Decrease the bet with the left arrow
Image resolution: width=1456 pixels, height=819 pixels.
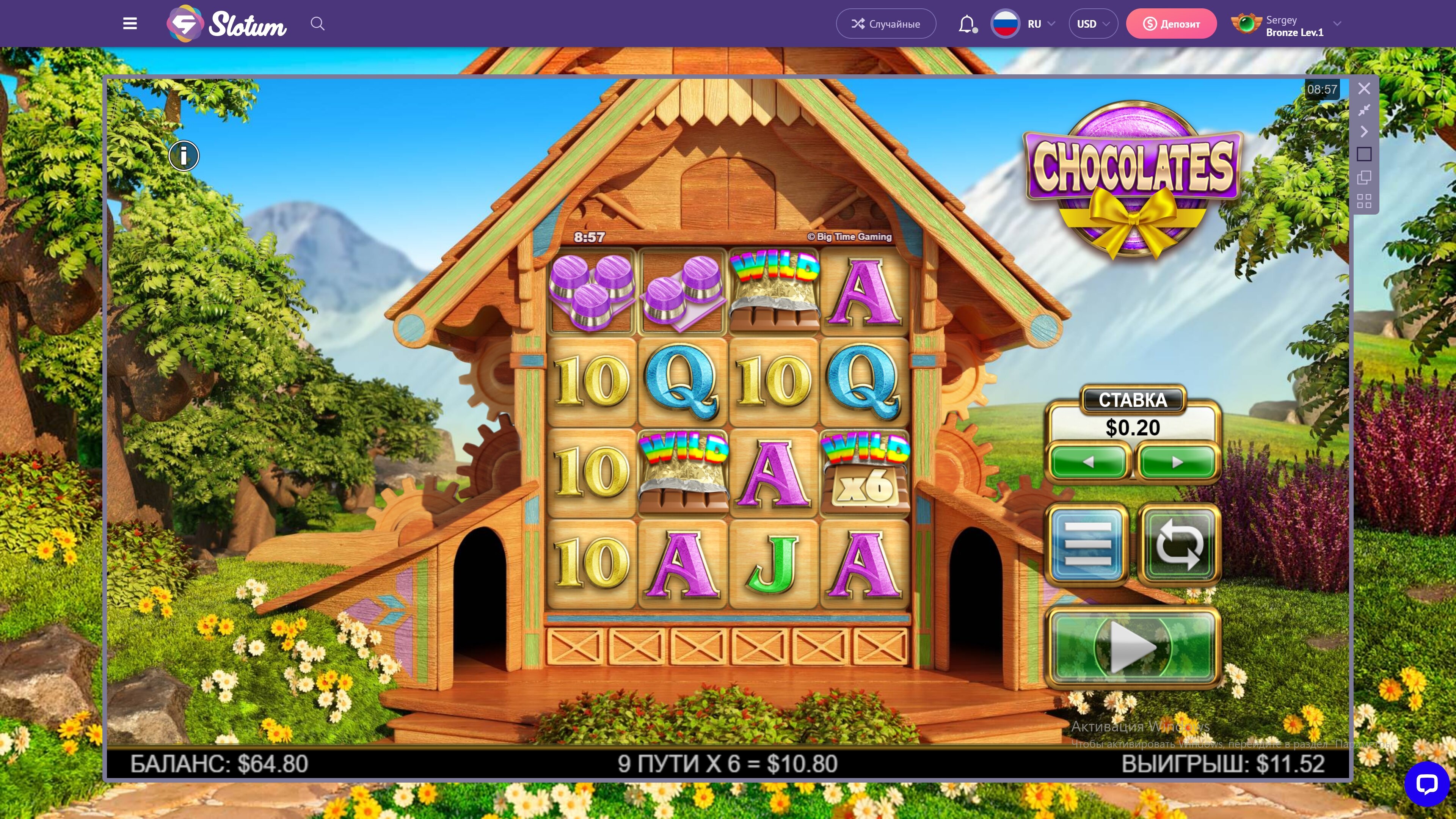1089,462
